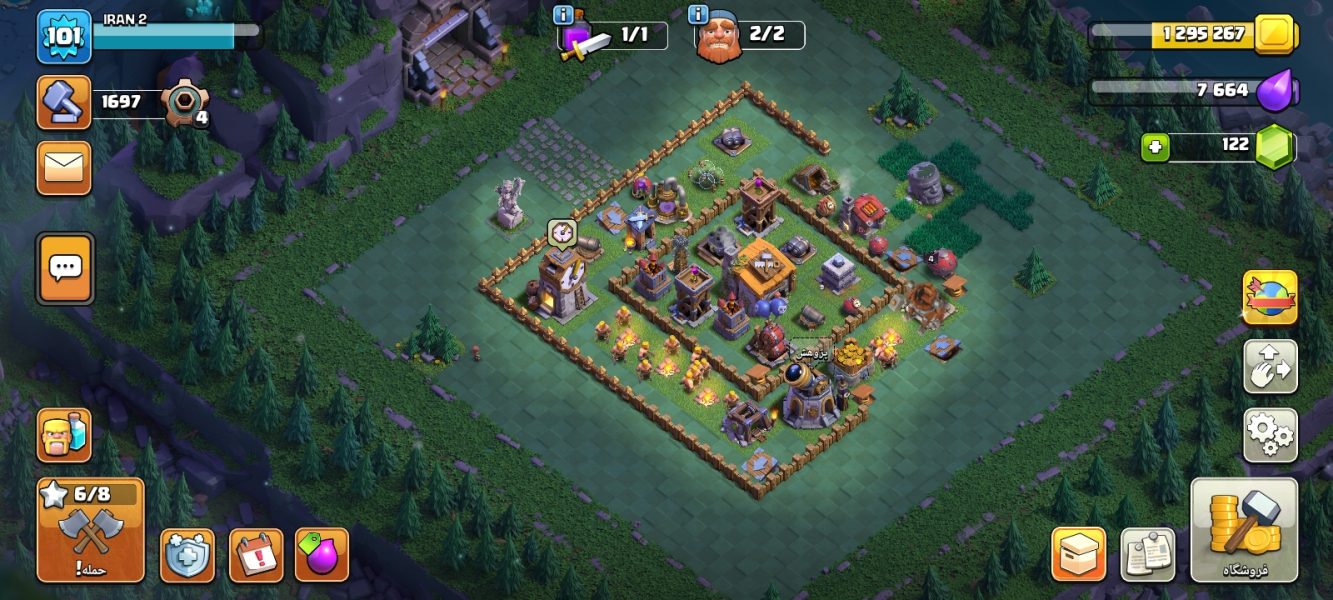
Task: Open the purple elixir sale tag offer
Action: pos(322,555)
